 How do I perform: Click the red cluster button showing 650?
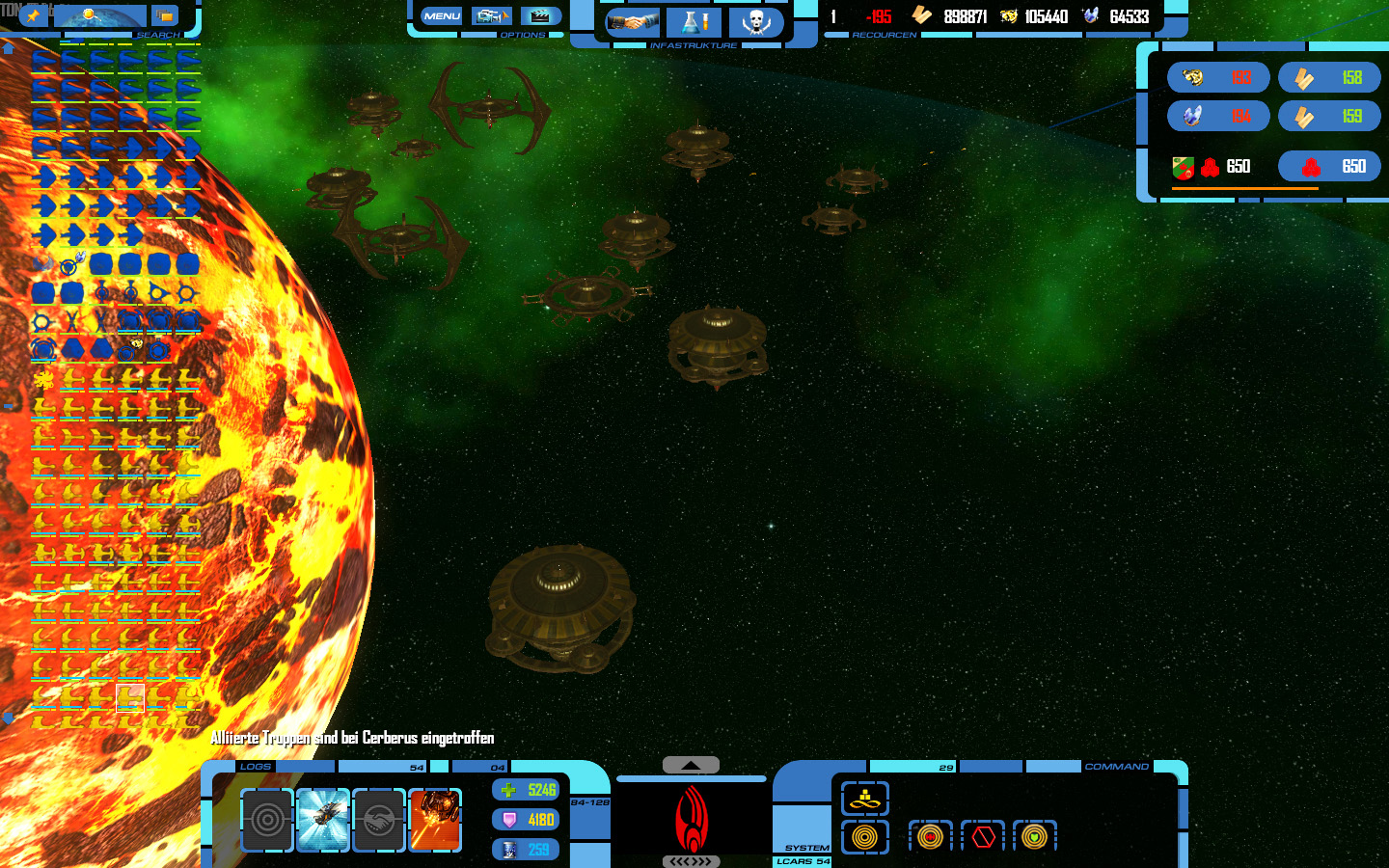tap(1329, 166)
